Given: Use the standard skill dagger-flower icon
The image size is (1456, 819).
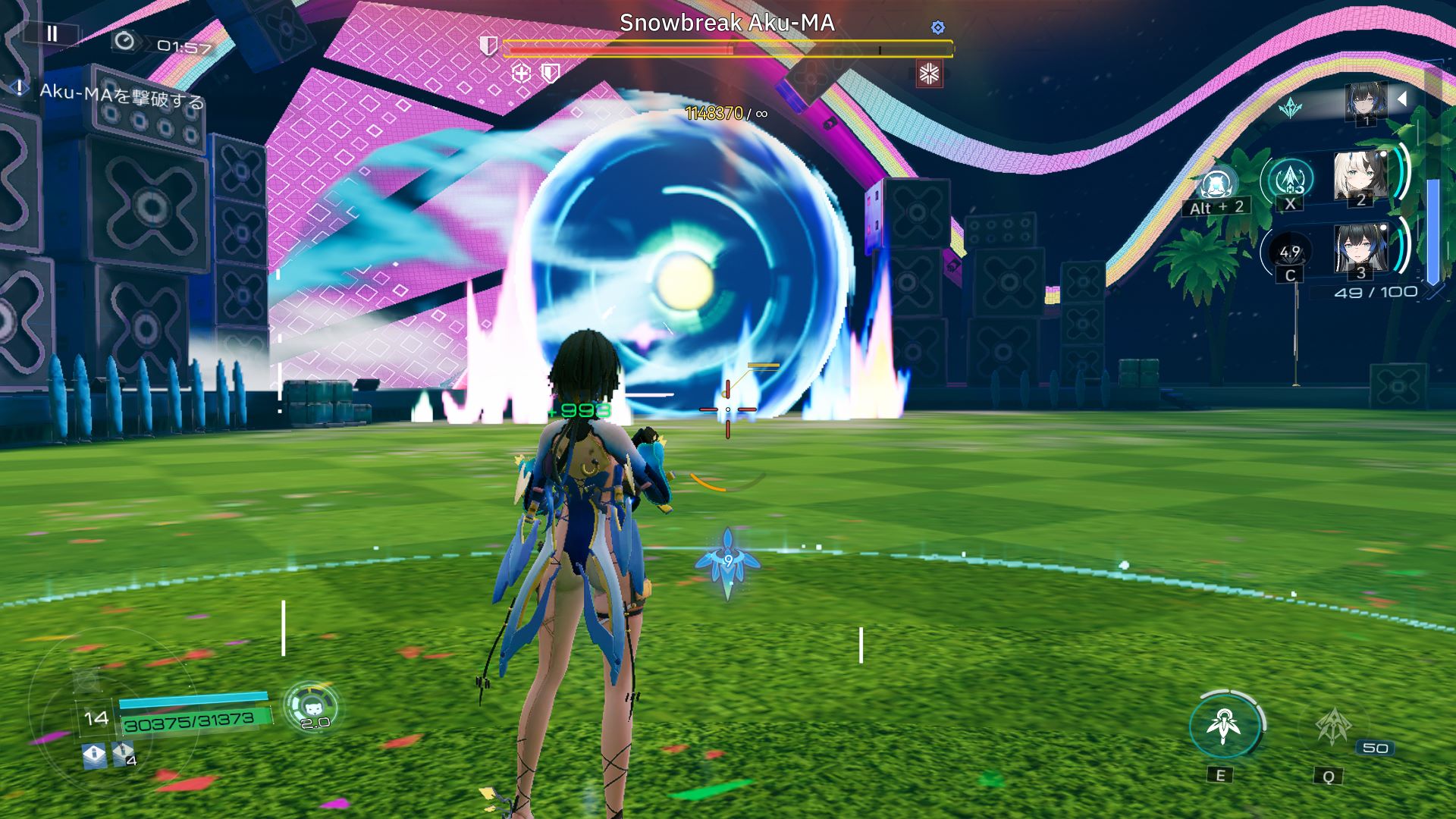Looking at the screenshot, I should click(1224, 726).
